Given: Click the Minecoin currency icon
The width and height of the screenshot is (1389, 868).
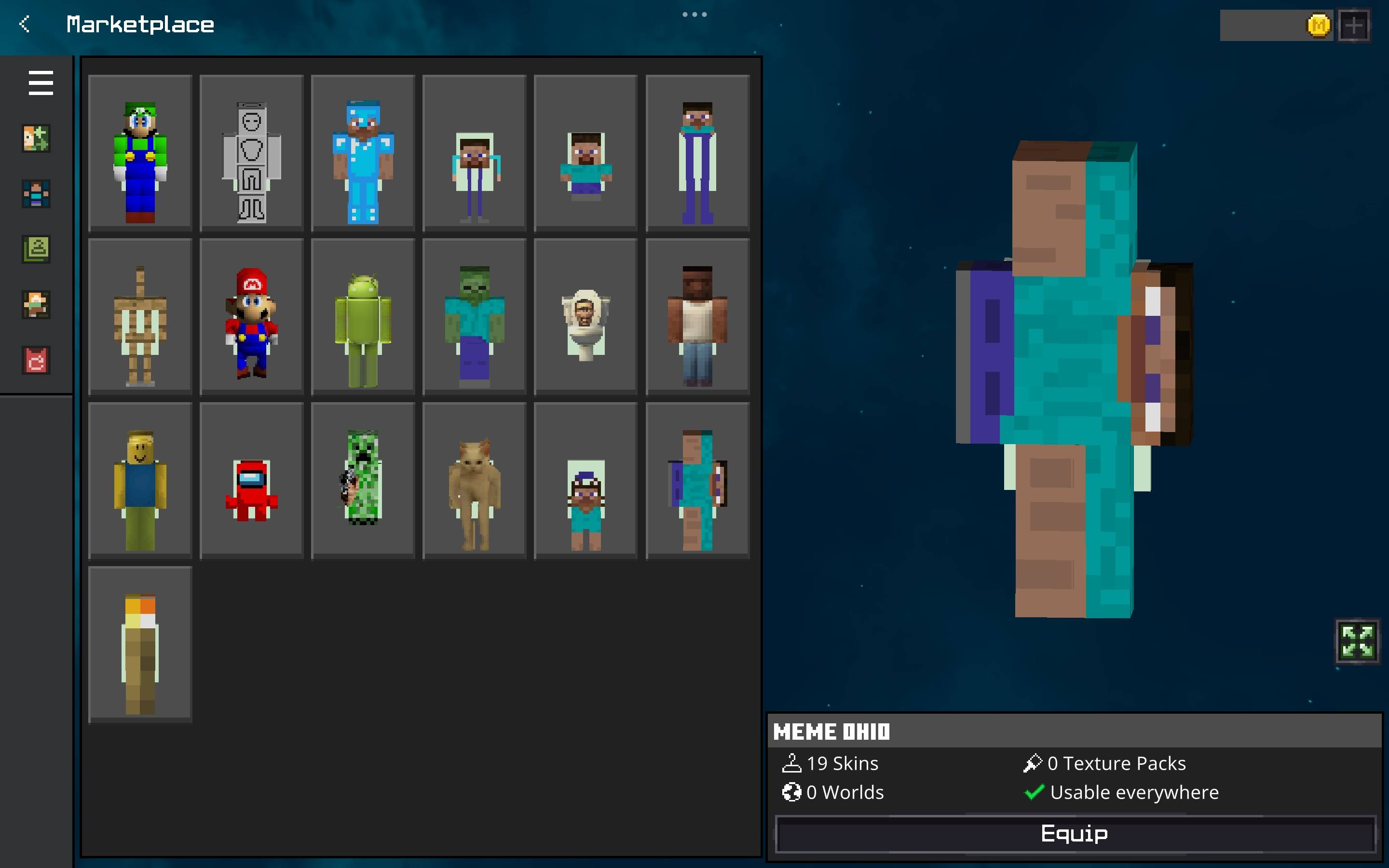Looking at the screenshot, I should click(x=1319, y=25).
